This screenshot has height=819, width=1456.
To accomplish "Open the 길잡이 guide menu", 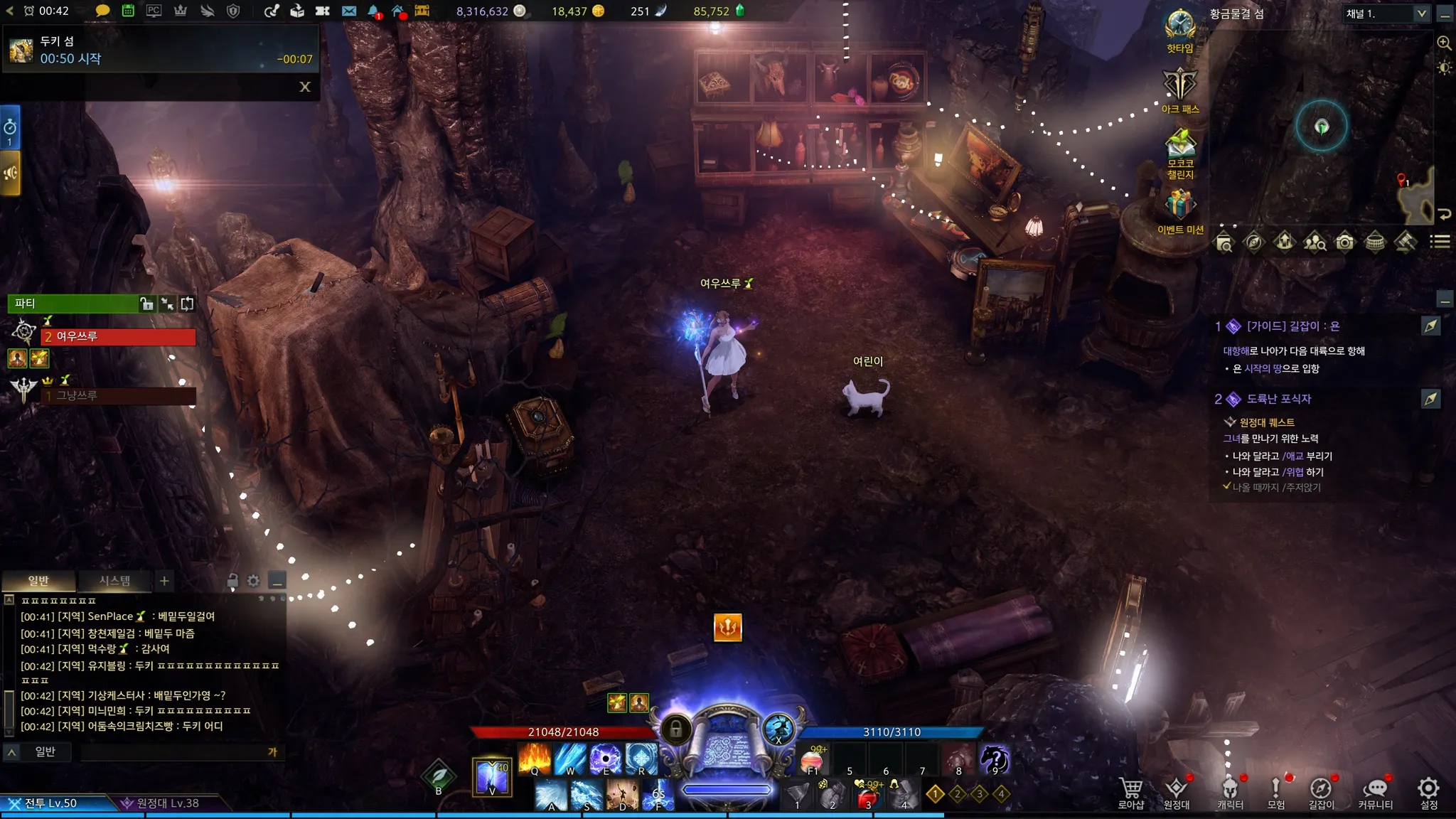I will 1321,791.
